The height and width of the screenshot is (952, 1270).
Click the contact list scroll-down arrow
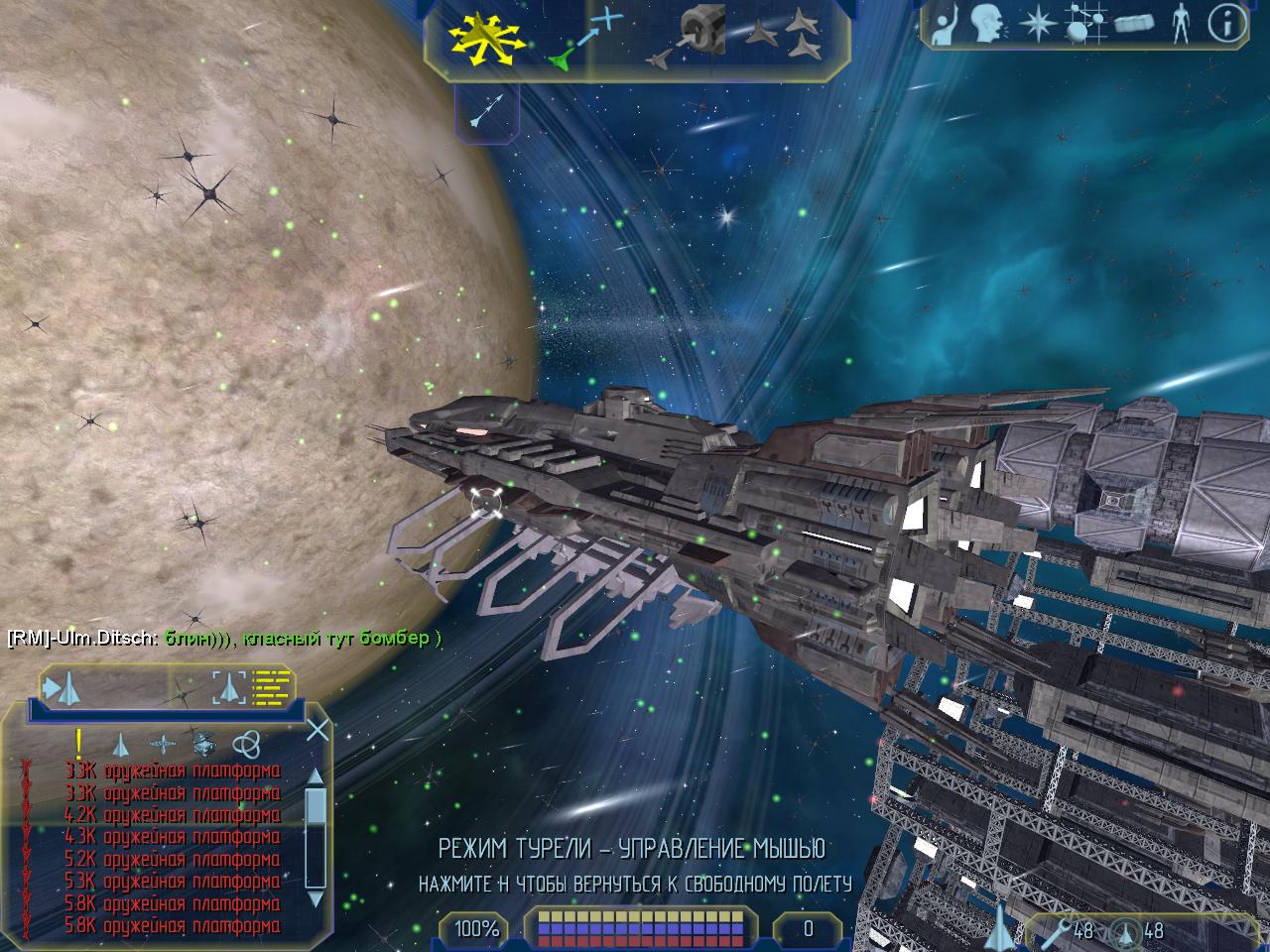click(x=316, y=899)
